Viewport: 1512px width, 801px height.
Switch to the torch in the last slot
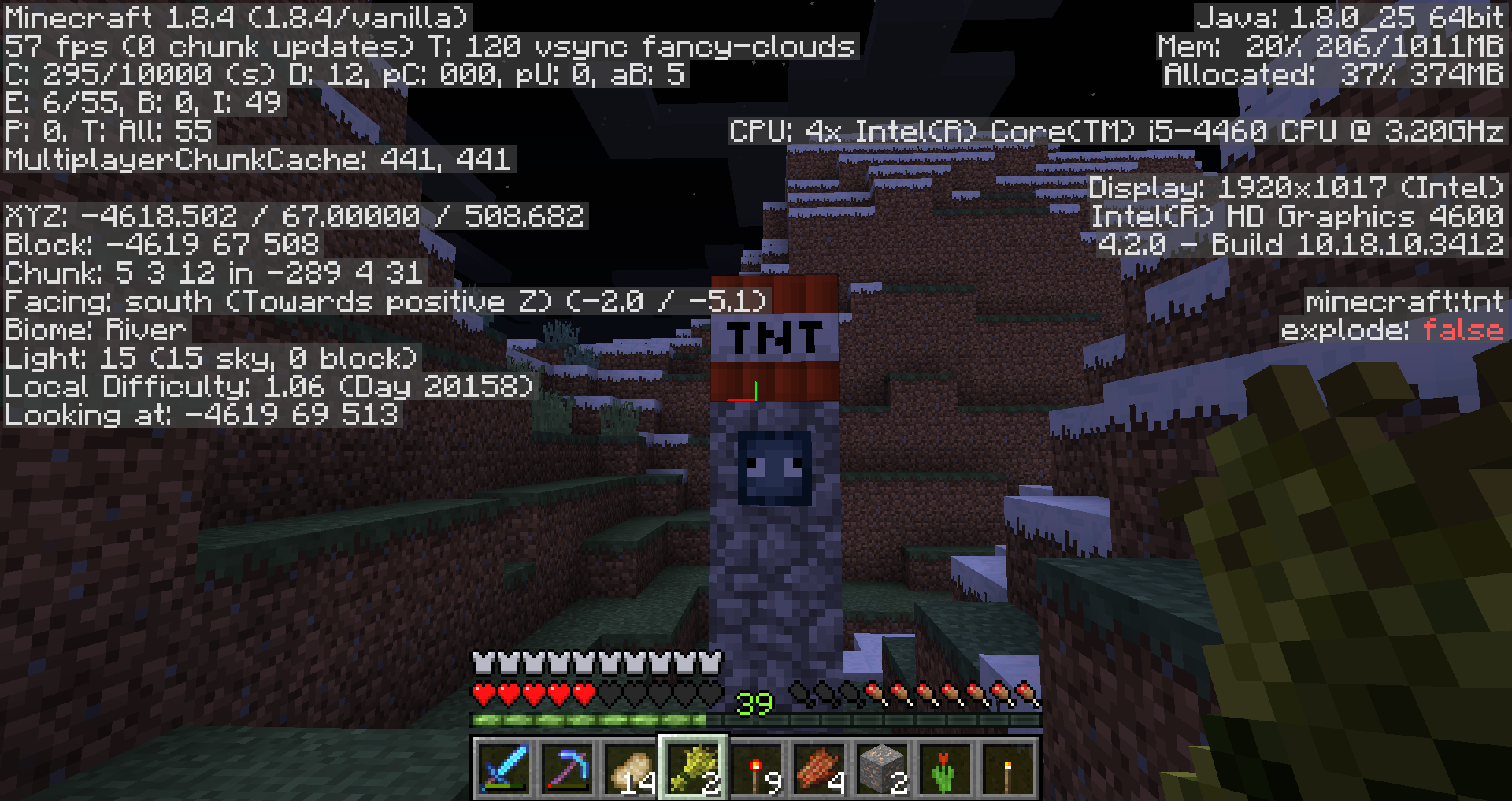coord(1008,768)
